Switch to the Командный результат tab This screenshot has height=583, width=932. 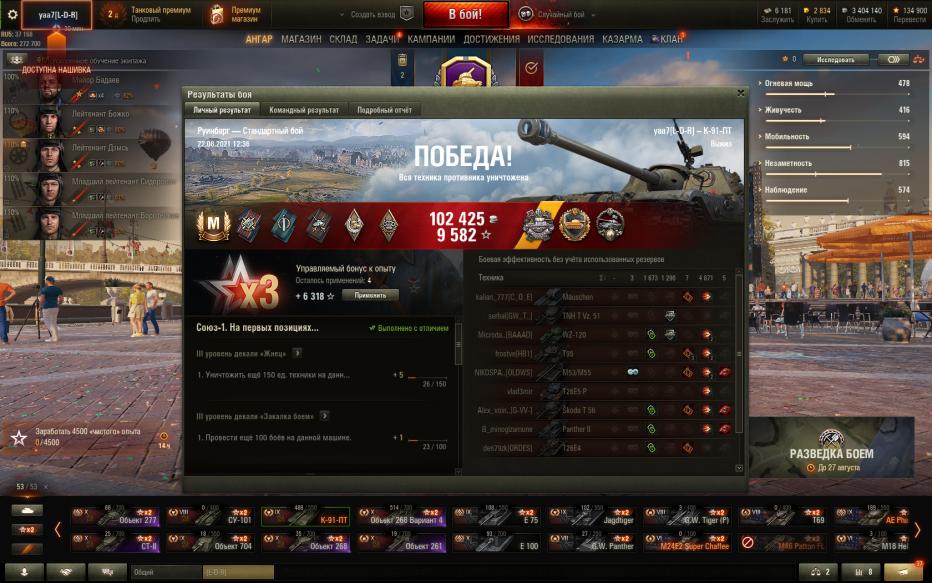click(304, 109)
